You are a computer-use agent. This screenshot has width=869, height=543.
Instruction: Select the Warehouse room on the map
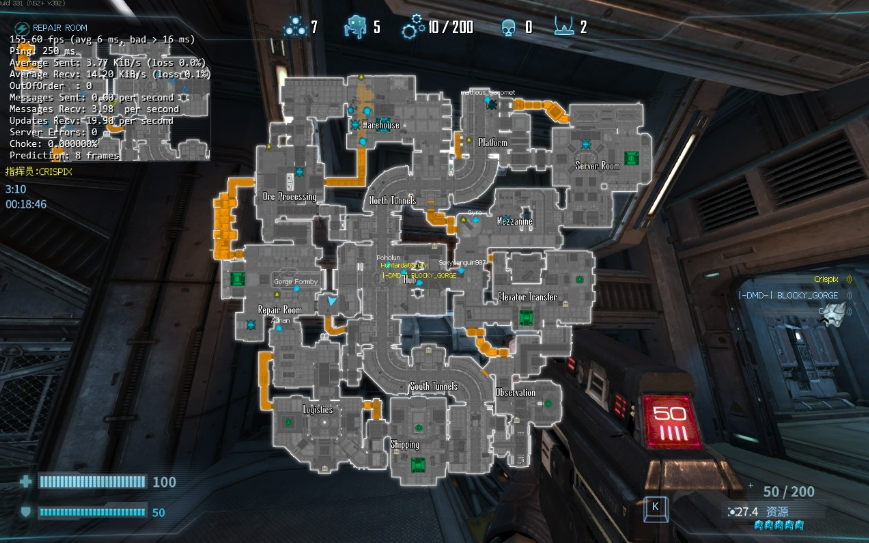click(x=381, y=125)
